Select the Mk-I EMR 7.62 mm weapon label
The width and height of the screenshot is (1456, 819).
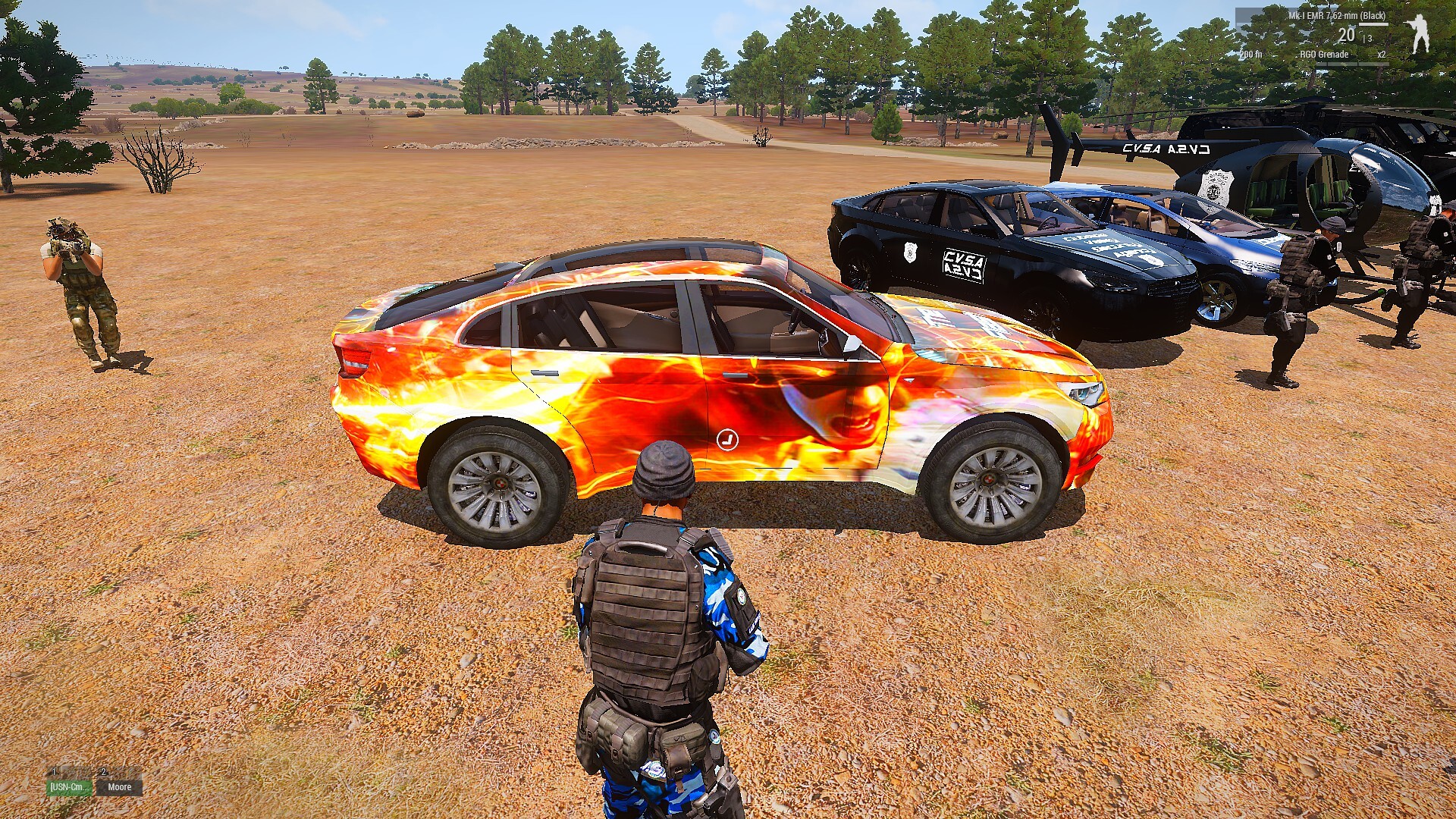pos(1336,16)
